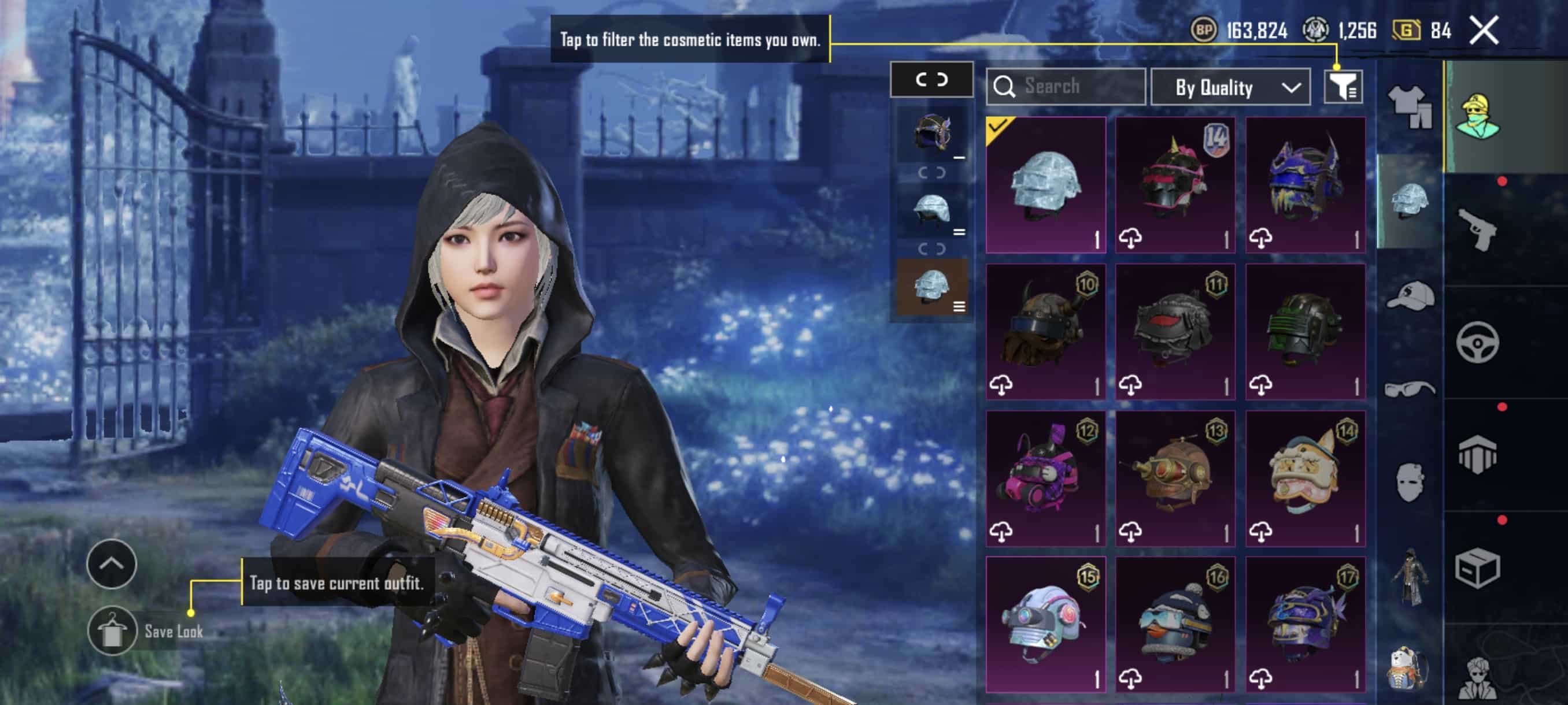Open the crate box tab
1568x705 pixels.
point(1478,568)
